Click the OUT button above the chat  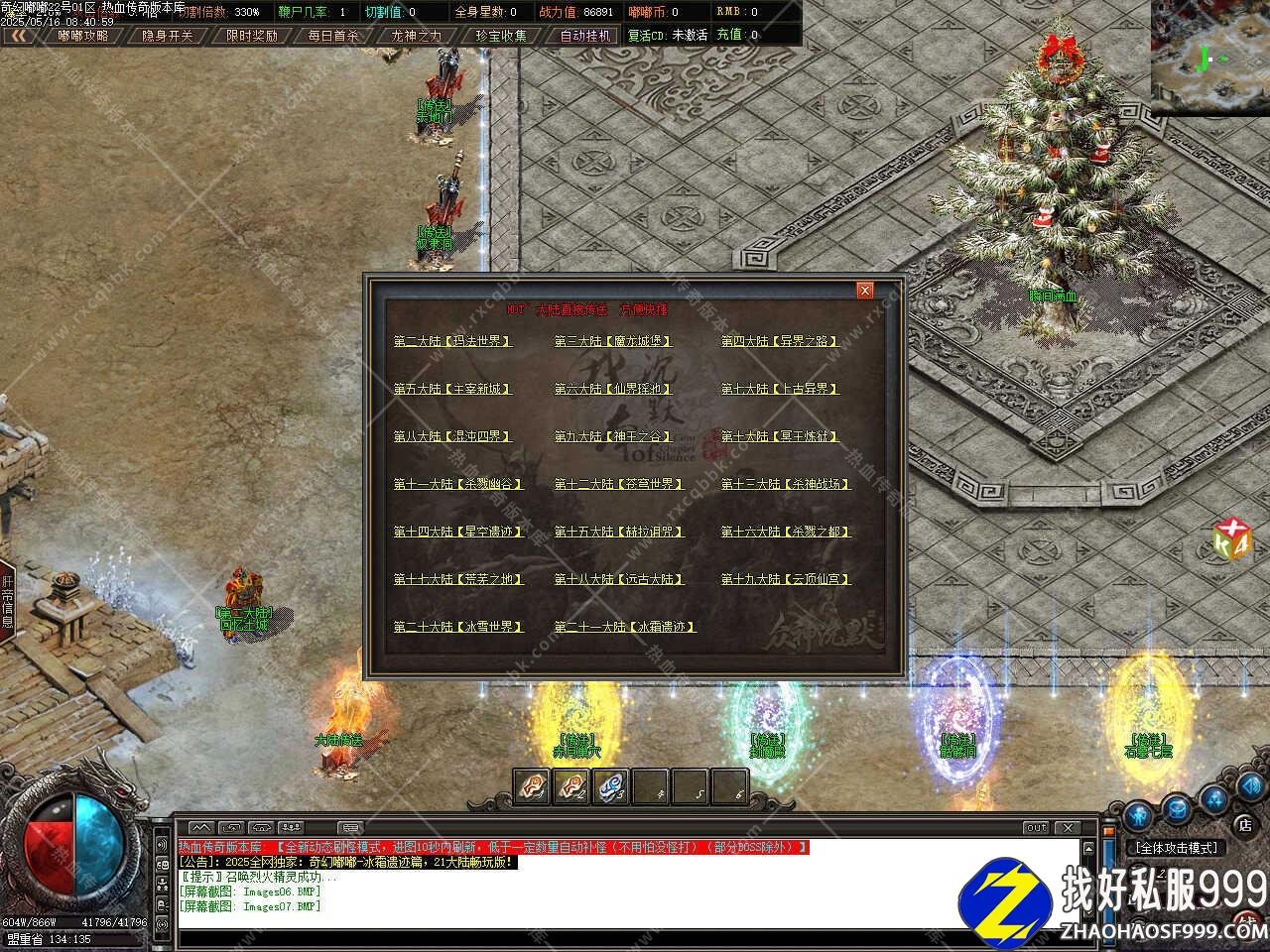coord(1036,827)
